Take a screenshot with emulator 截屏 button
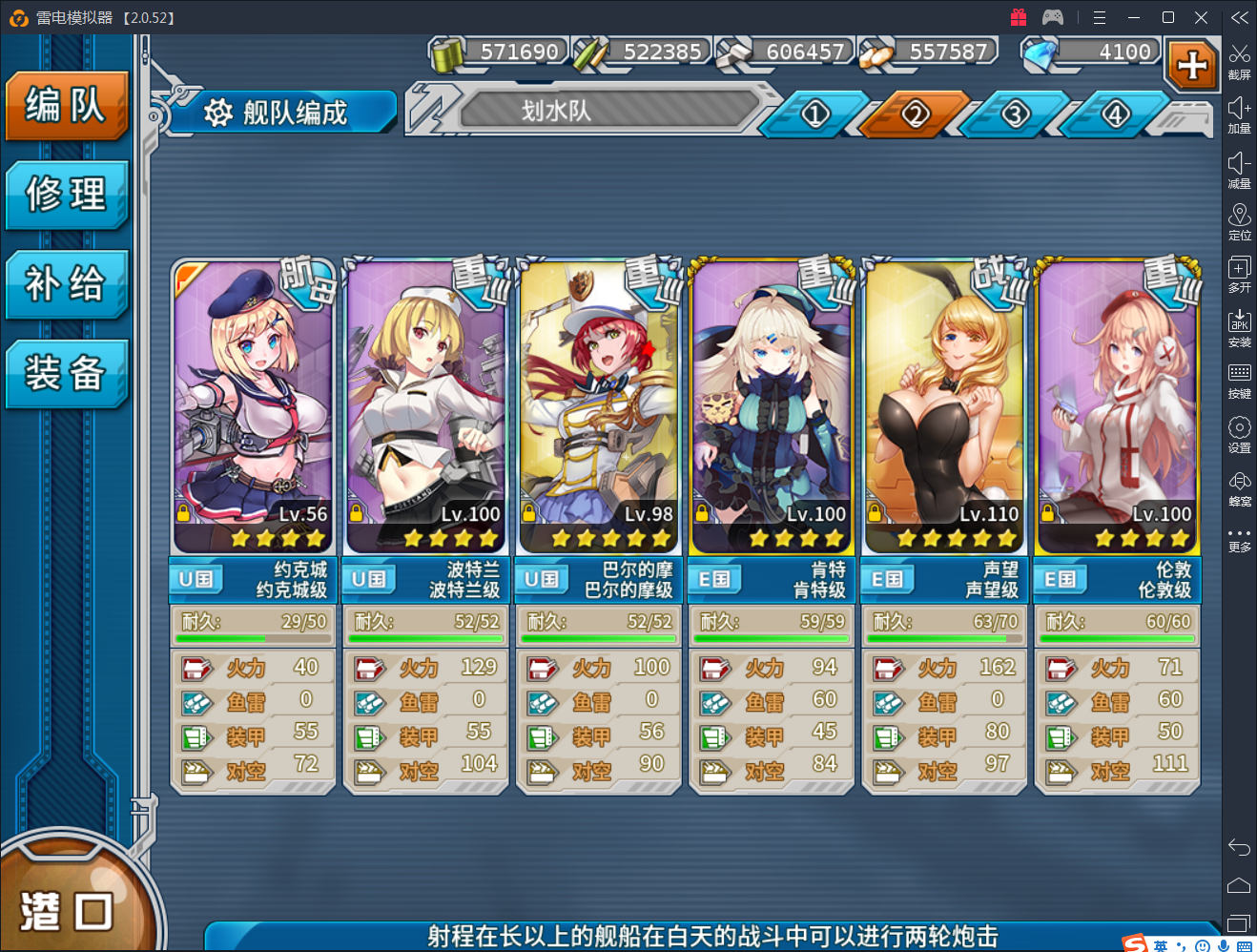Image resolution: width=1257 pixels, height=952 pixels. [1239, 61]
